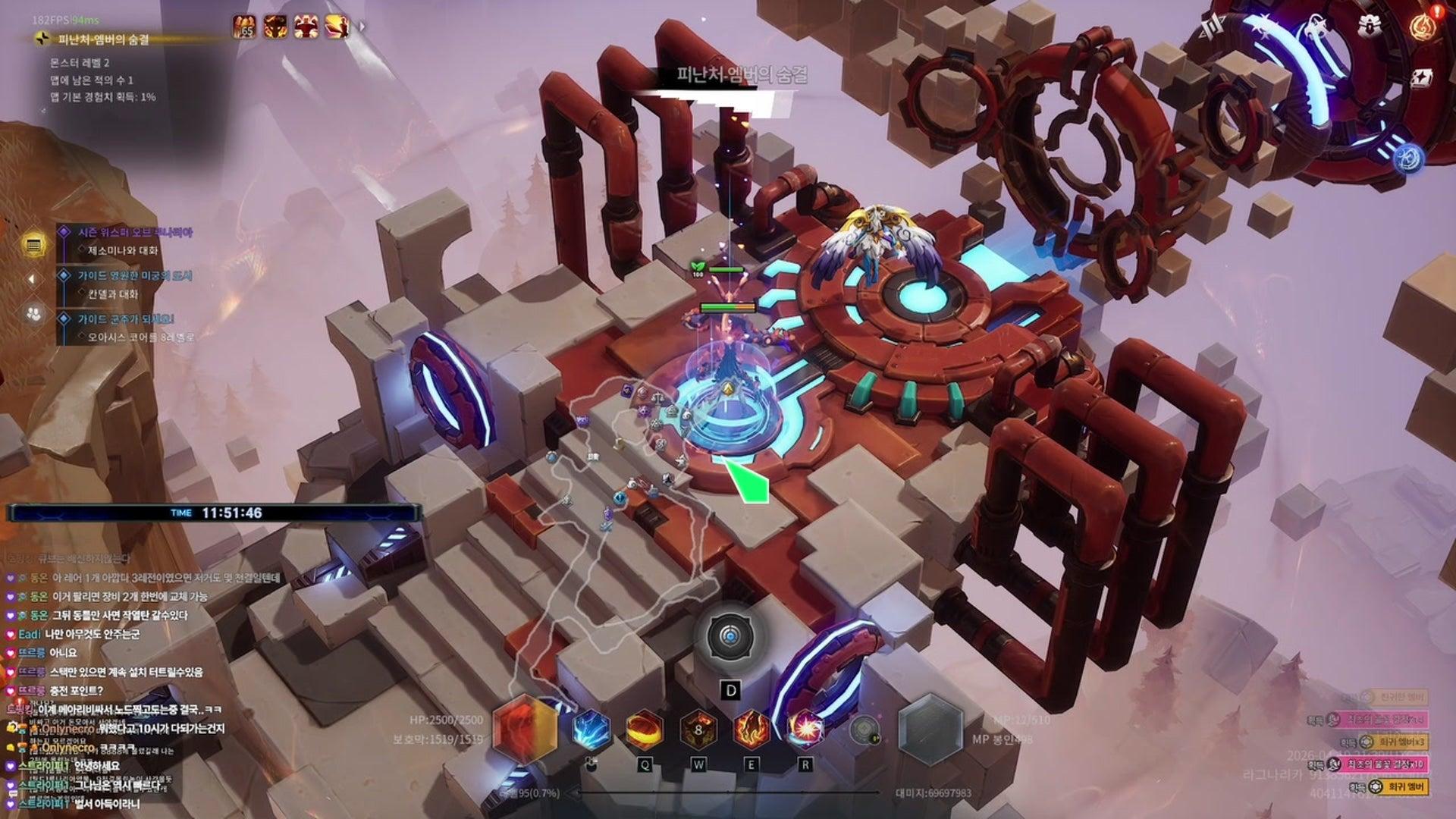Use the W skill showing cooldown 8
Image resolution: width=1456 pixels, height=819 pixels.
698,730
